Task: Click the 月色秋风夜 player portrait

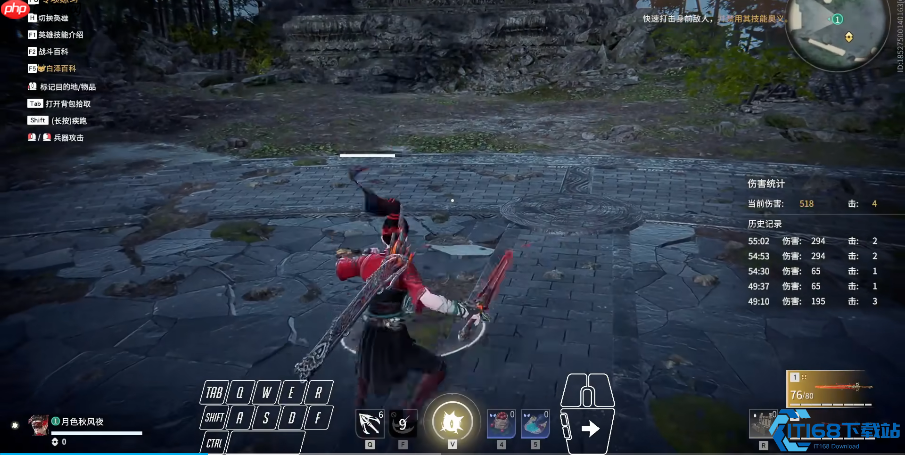Action: coord(38,424)
